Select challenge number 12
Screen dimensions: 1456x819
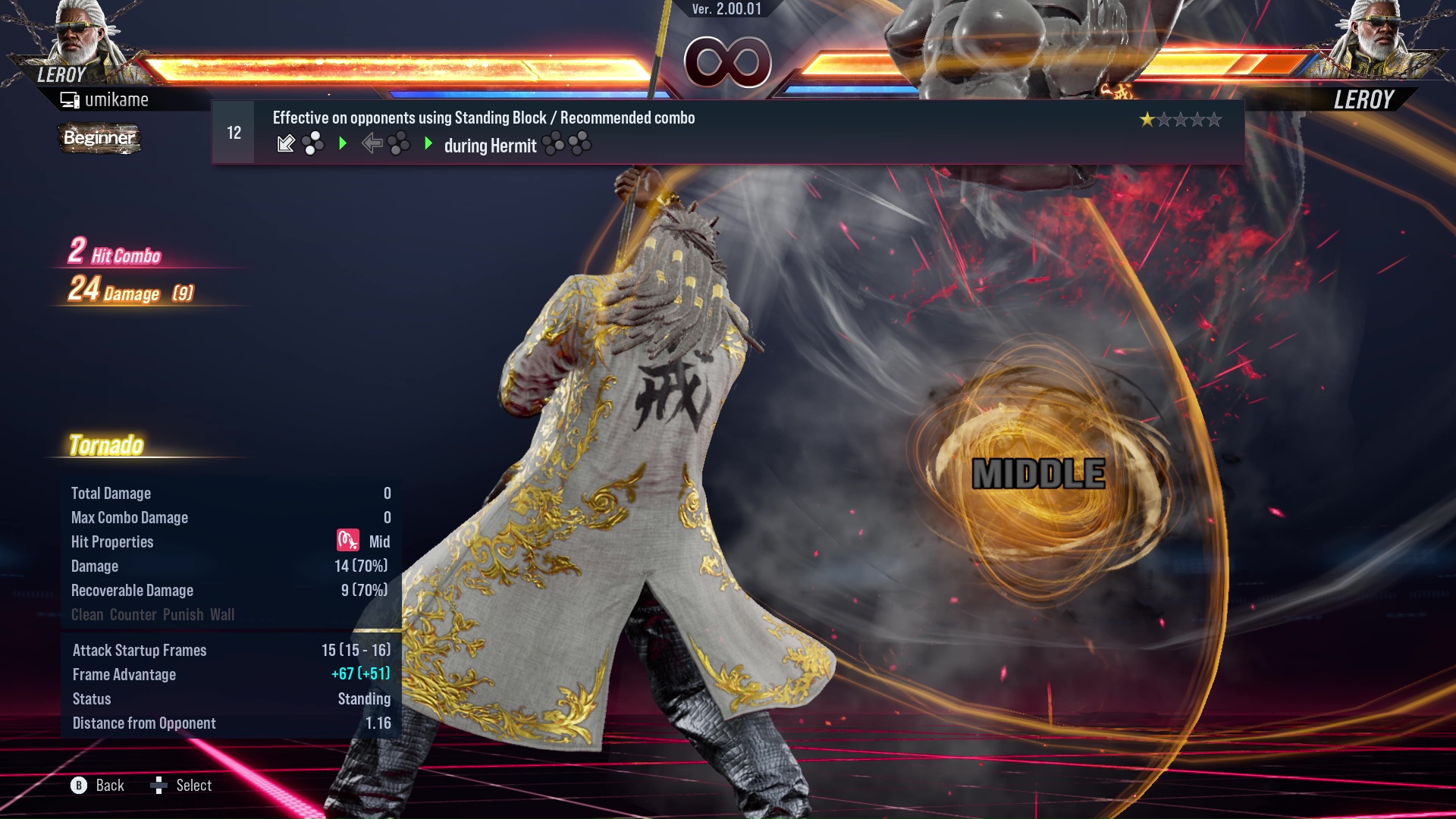232,131
